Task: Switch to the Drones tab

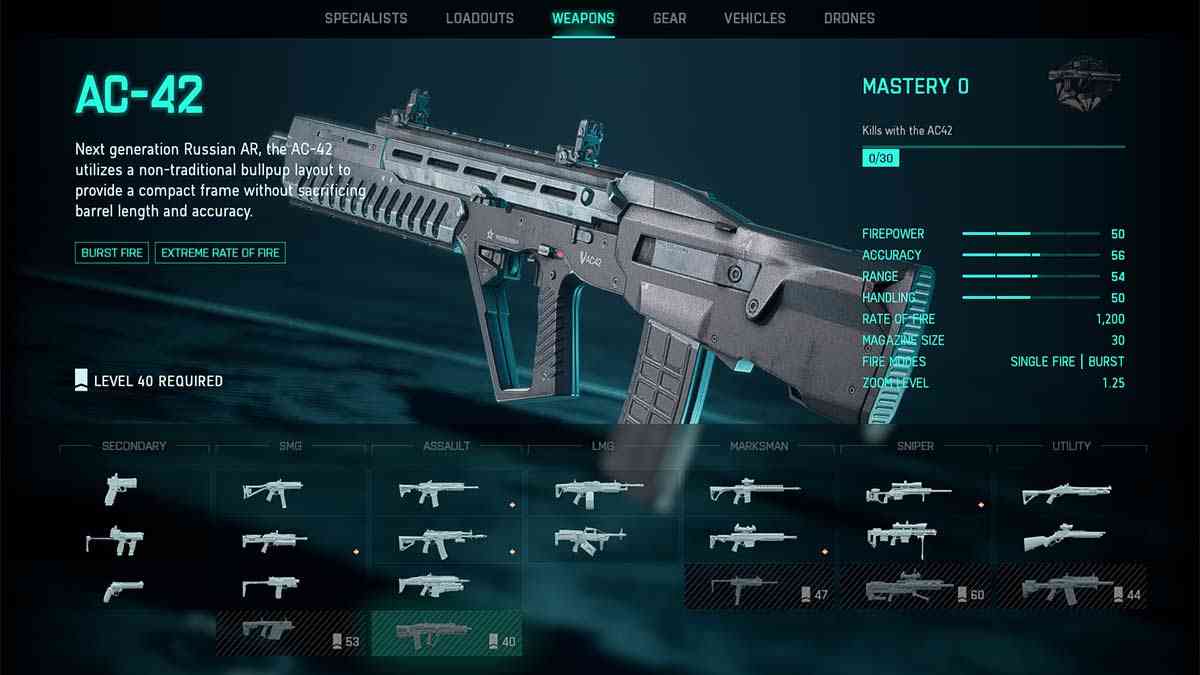Action: point(849,18)
